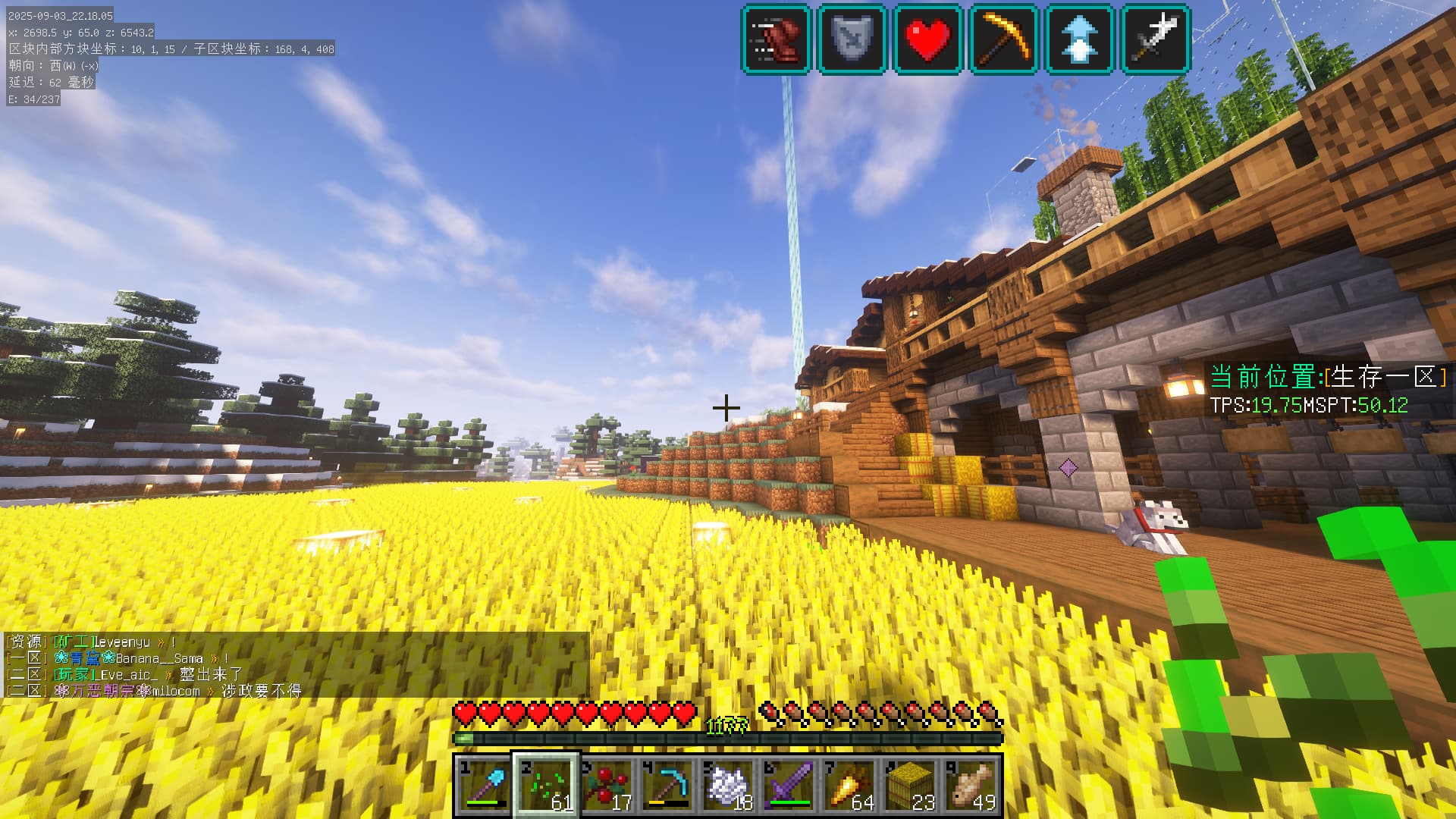Select the hay bale hotbar slot
The height and width of the screenshot is (819, 1456).
(x=910, y=785)
